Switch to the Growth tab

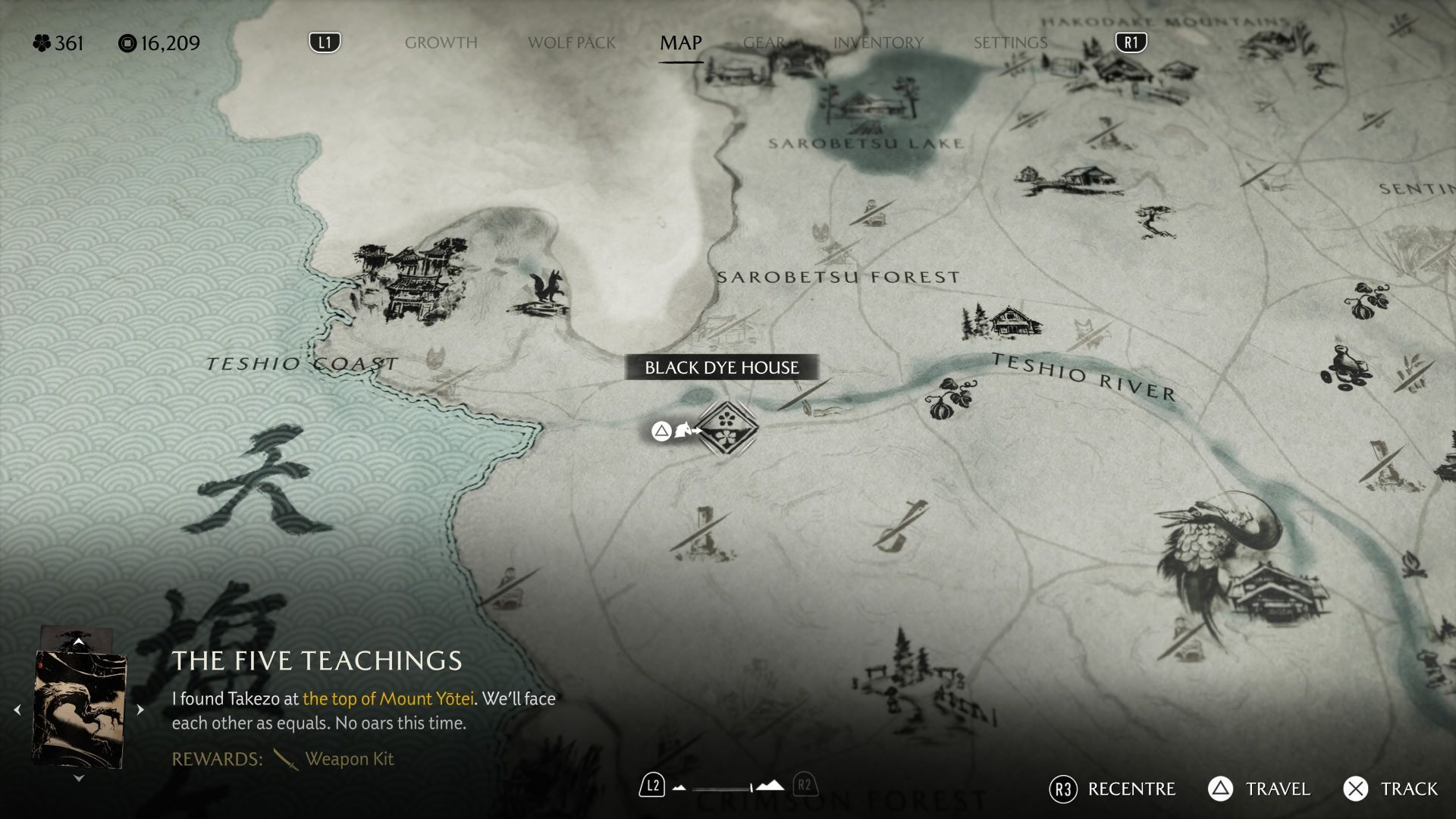click(441, 43)
